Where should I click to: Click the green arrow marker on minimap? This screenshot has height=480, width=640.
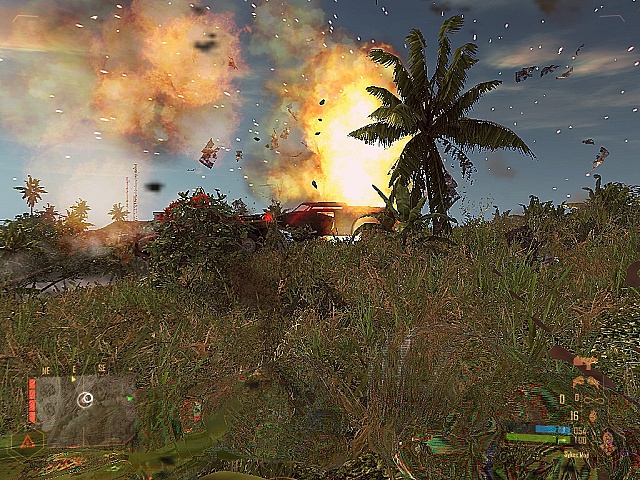pyautogui.click(x=130, y=398)
